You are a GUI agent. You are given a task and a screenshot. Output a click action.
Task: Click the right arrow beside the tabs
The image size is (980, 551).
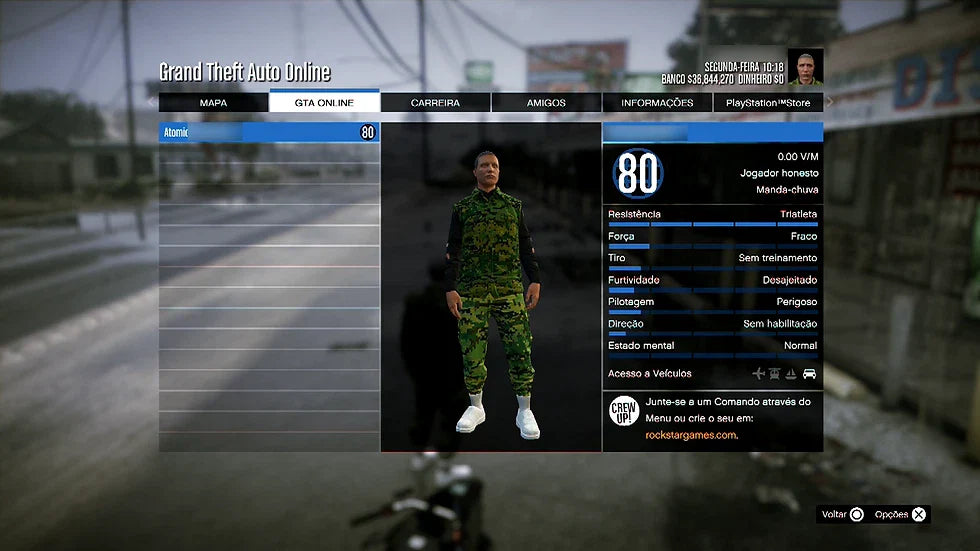coord(830,102)
